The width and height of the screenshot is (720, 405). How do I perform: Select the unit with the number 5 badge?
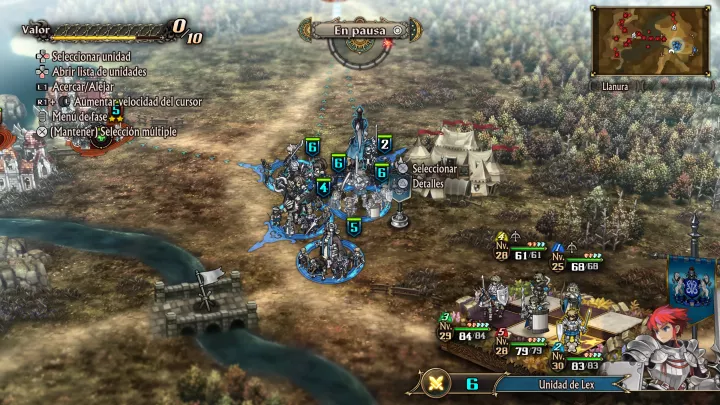click(353, 227)
